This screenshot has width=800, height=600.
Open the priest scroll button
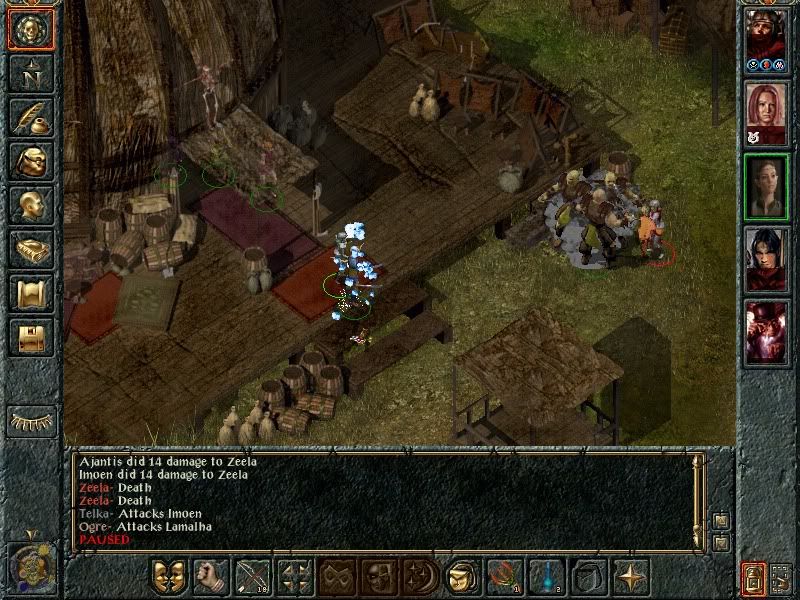30,292
